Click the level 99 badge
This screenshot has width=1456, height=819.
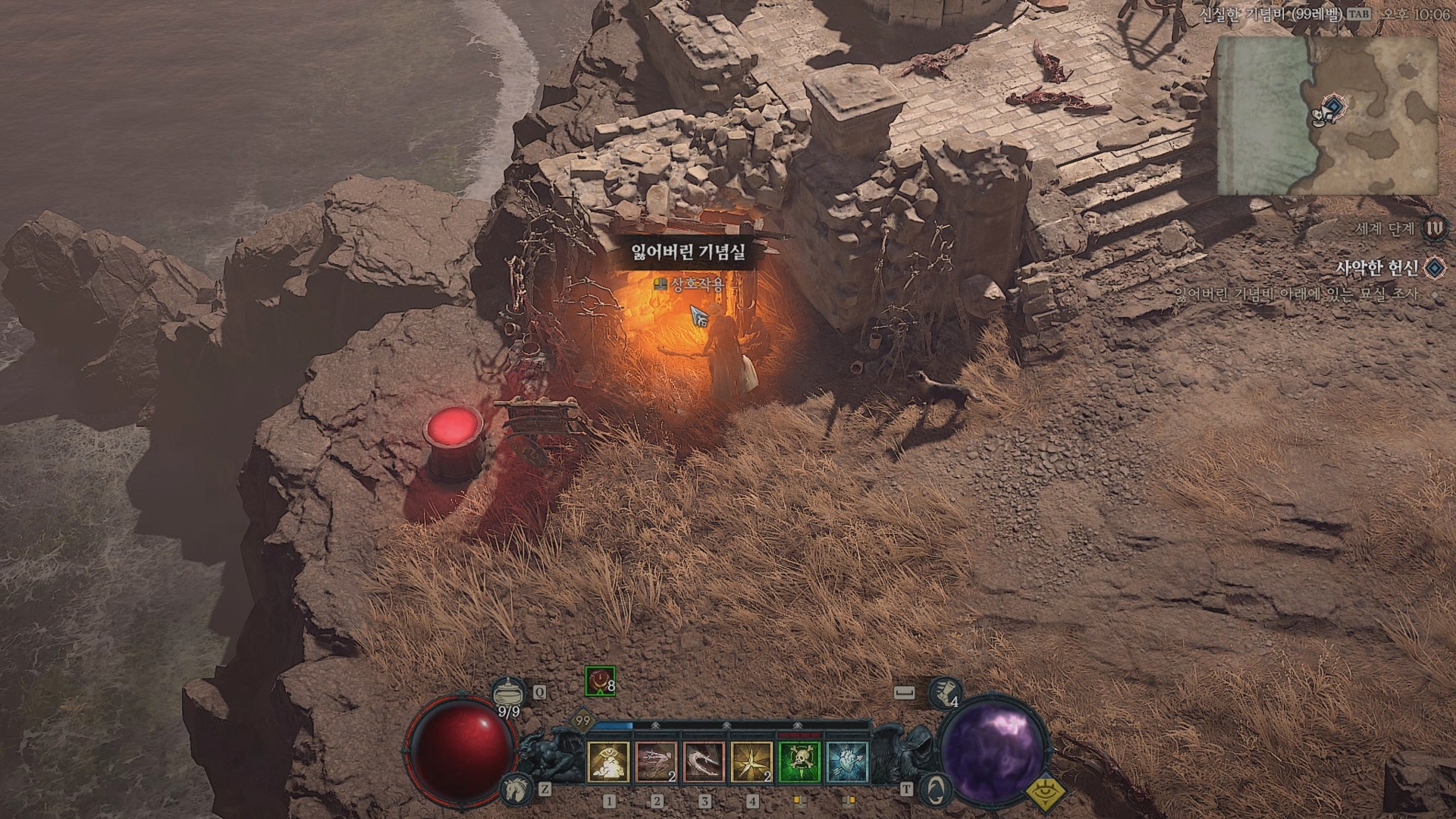click(582, 720)
